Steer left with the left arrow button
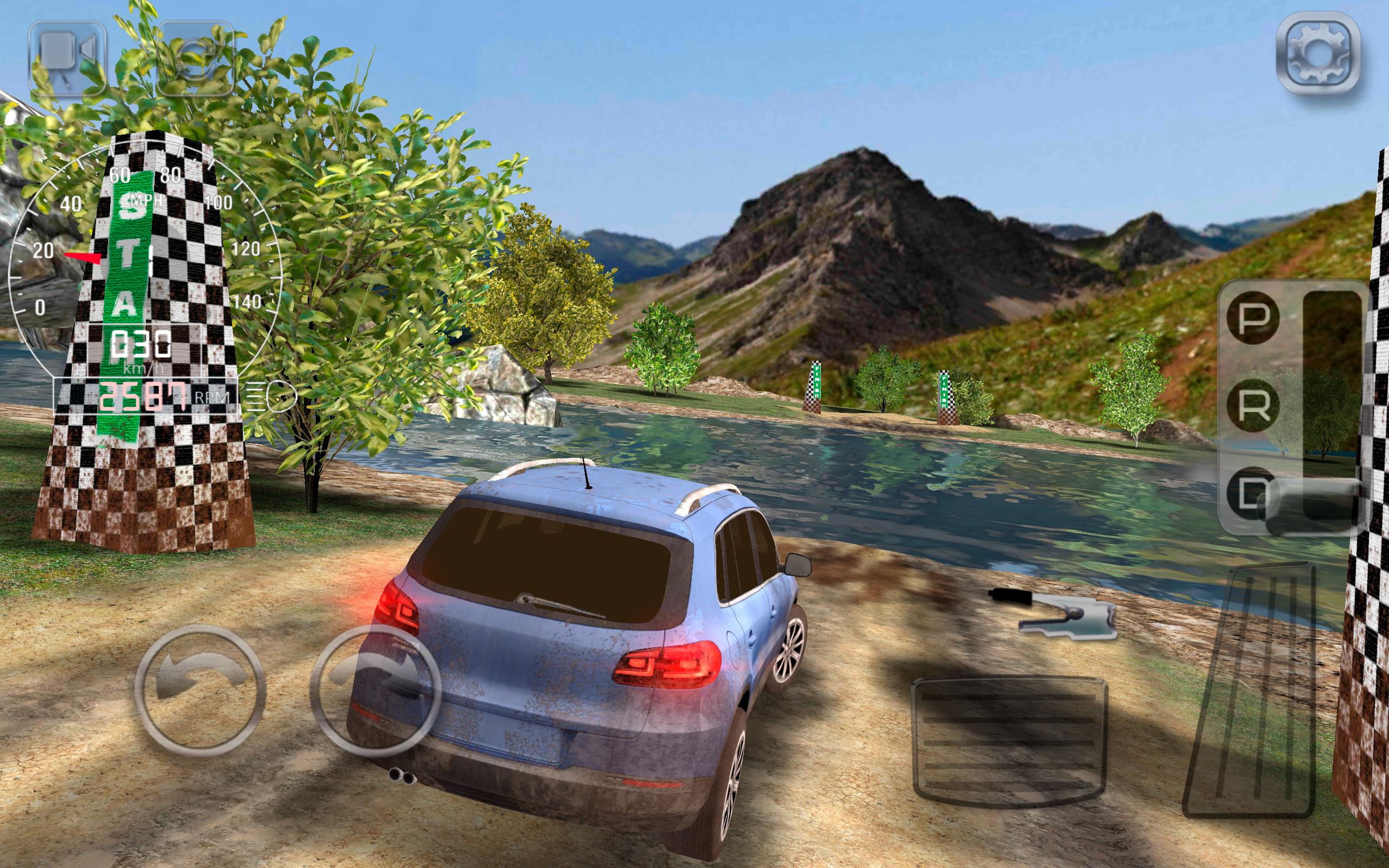The height and width of the screenshot is (868, 1389). click(x=200, y=691)
